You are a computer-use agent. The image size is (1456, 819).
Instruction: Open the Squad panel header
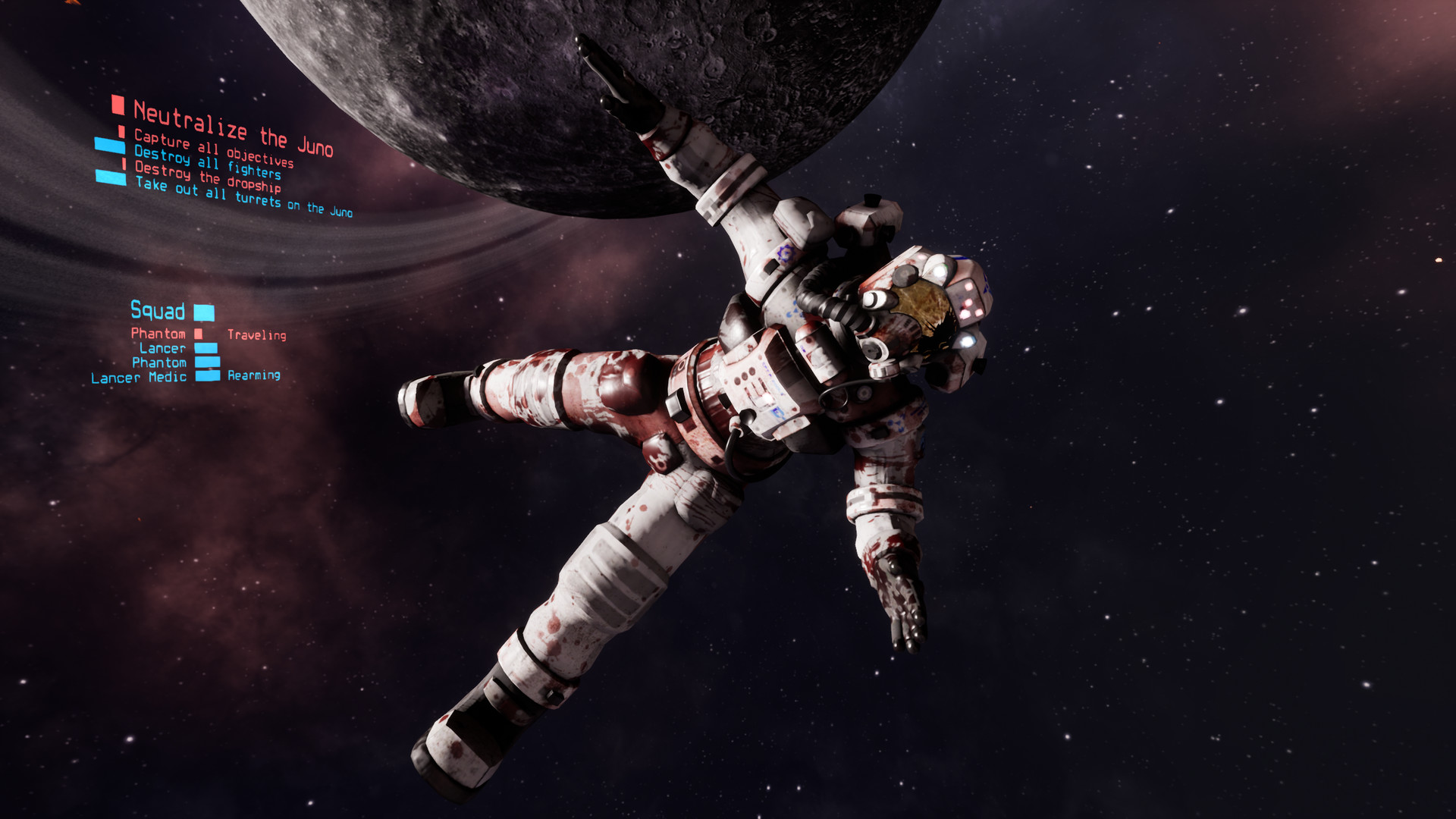point(159,312)
